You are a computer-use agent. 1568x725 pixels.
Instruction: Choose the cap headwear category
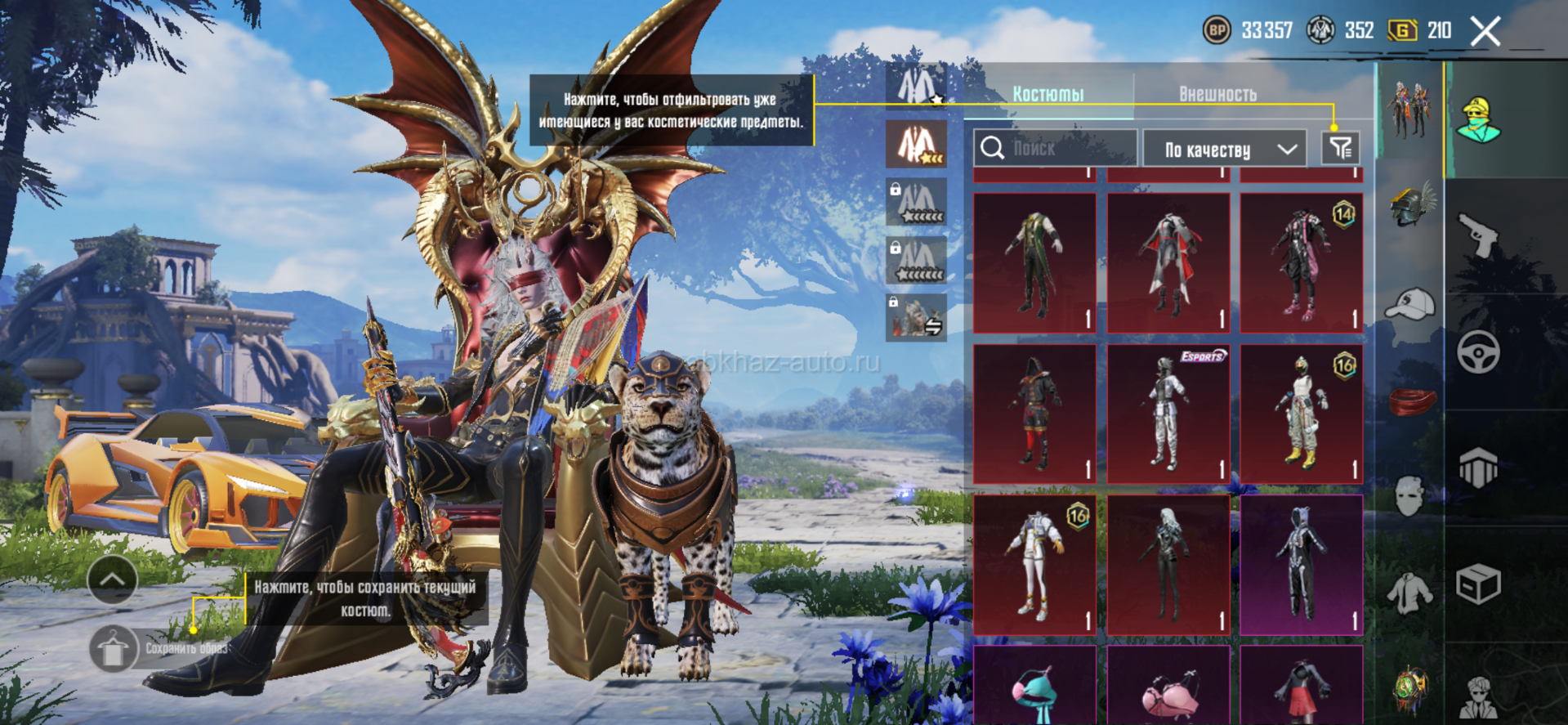coord(1411,304)
